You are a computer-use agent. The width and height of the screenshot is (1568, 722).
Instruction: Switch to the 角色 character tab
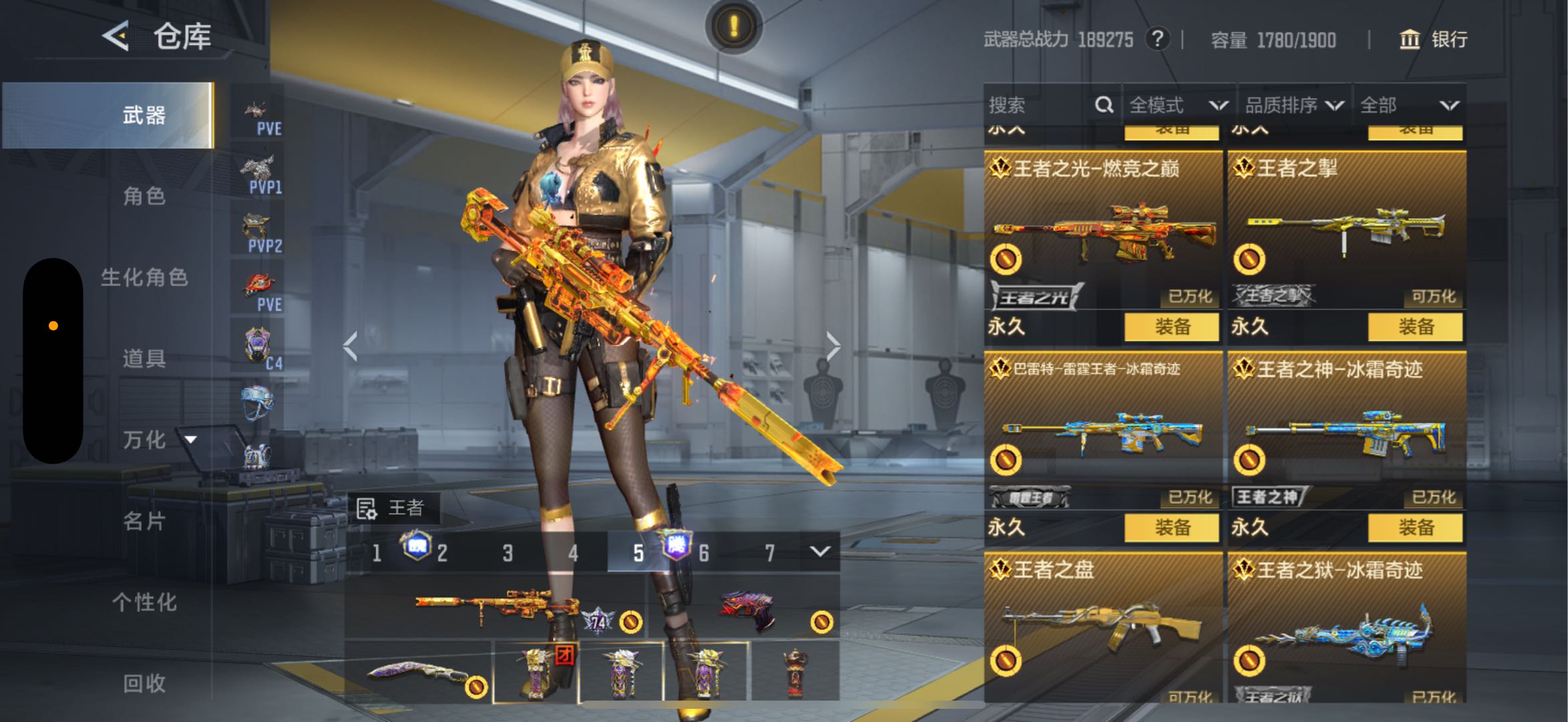(x=144, y=196)
